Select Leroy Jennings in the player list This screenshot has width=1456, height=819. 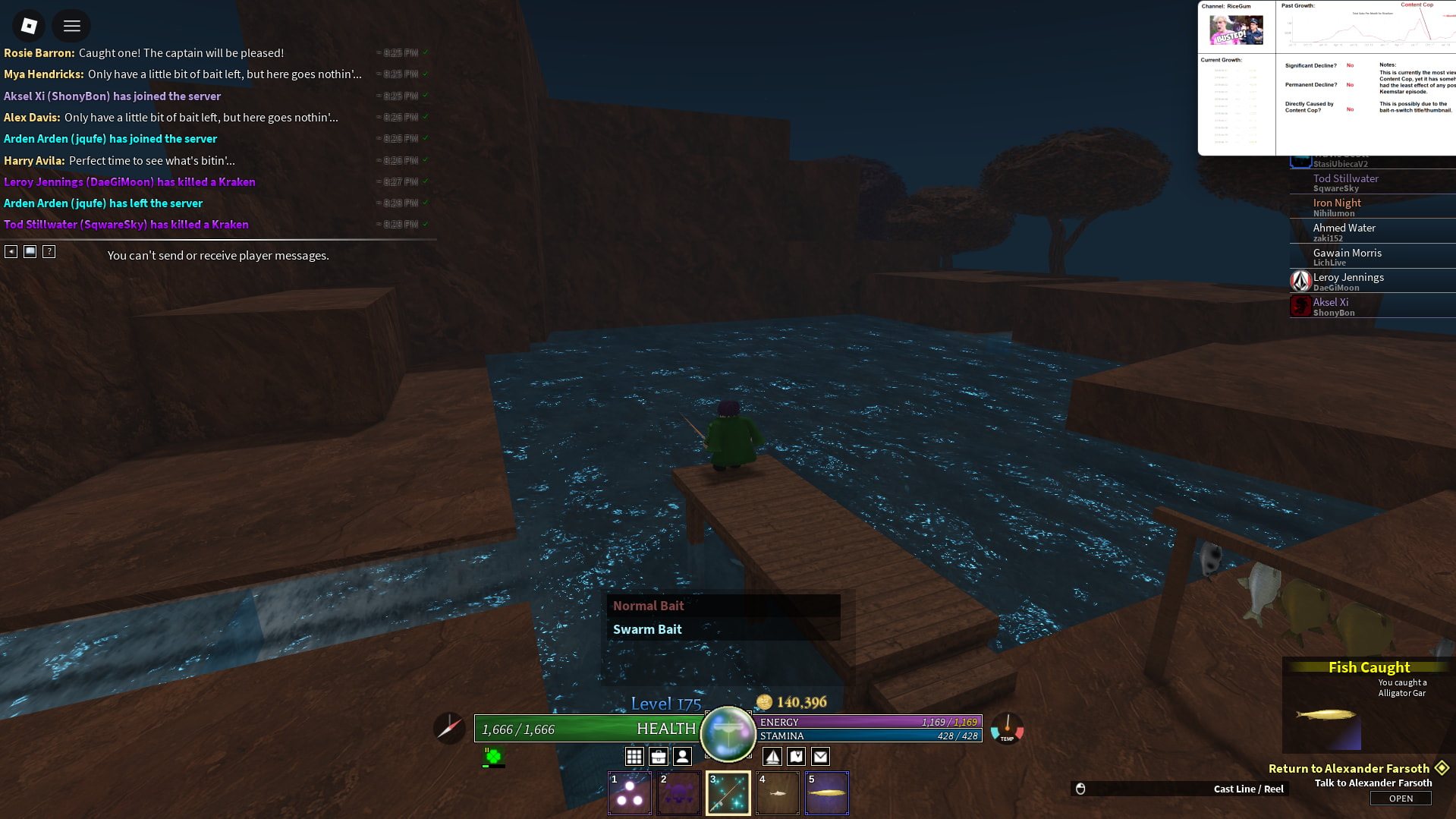[1349, 281]
